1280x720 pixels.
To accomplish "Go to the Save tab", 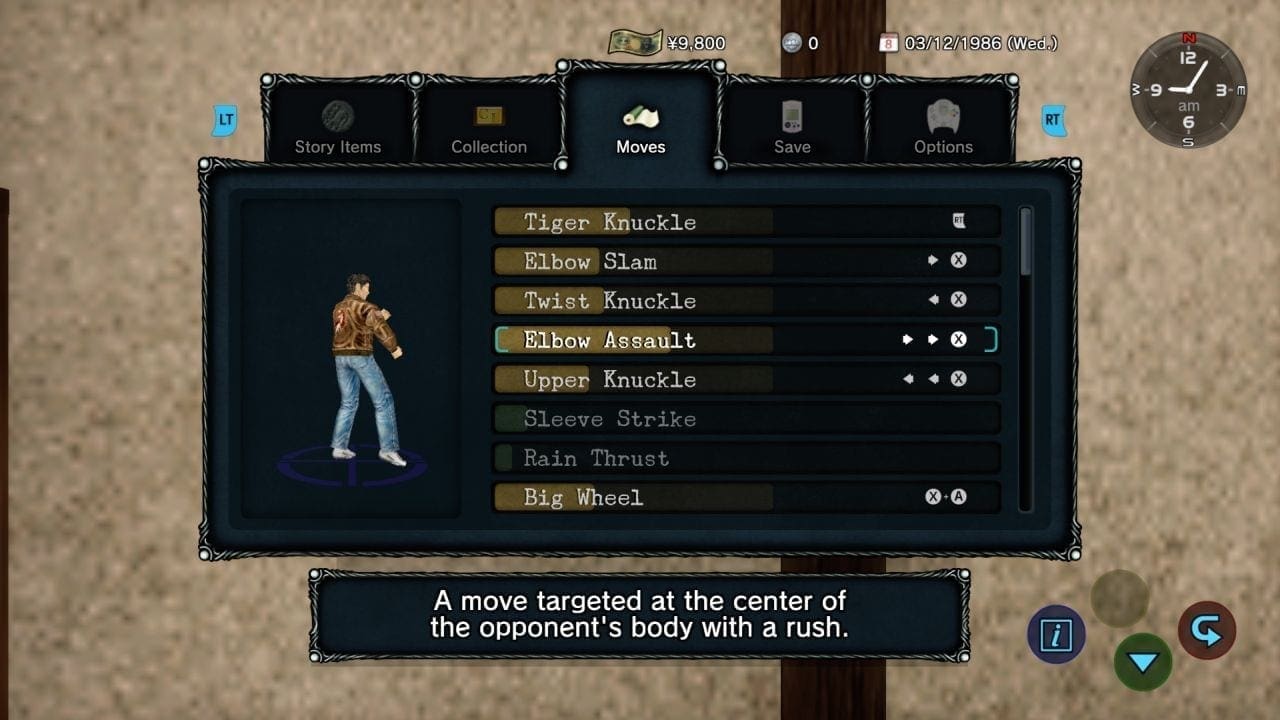I will (792, 128).
